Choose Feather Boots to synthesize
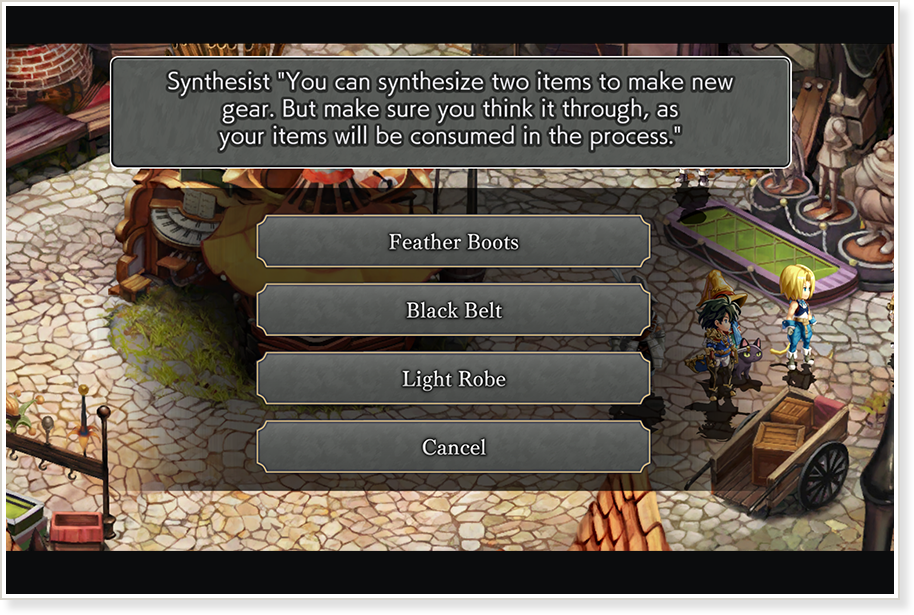This screenshot has height=615, width=914. (453, 242)
